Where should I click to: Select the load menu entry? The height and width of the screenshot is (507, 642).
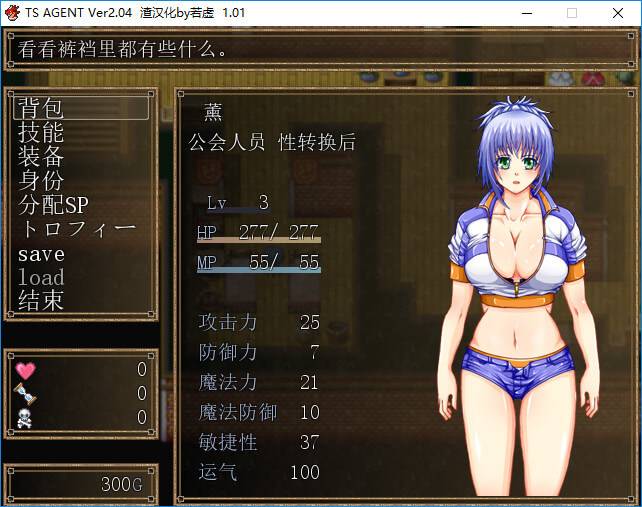[x=41, y=277]
